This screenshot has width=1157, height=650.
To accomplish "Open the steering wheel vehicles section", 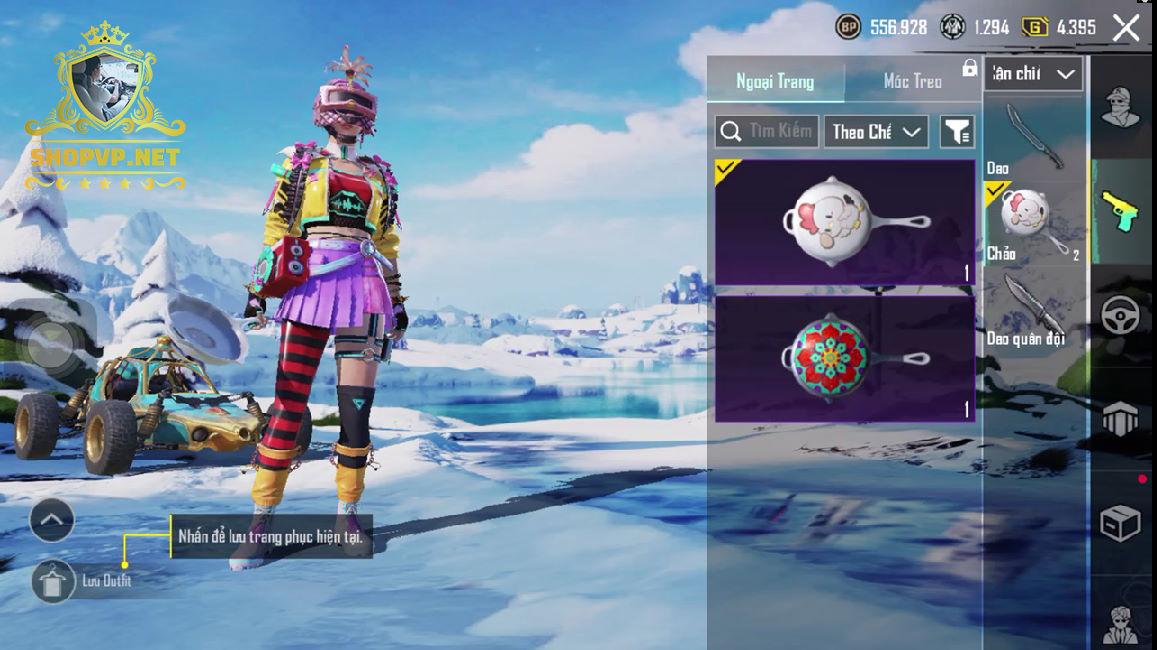I will pyautogui.click(x=1121, y=316).
